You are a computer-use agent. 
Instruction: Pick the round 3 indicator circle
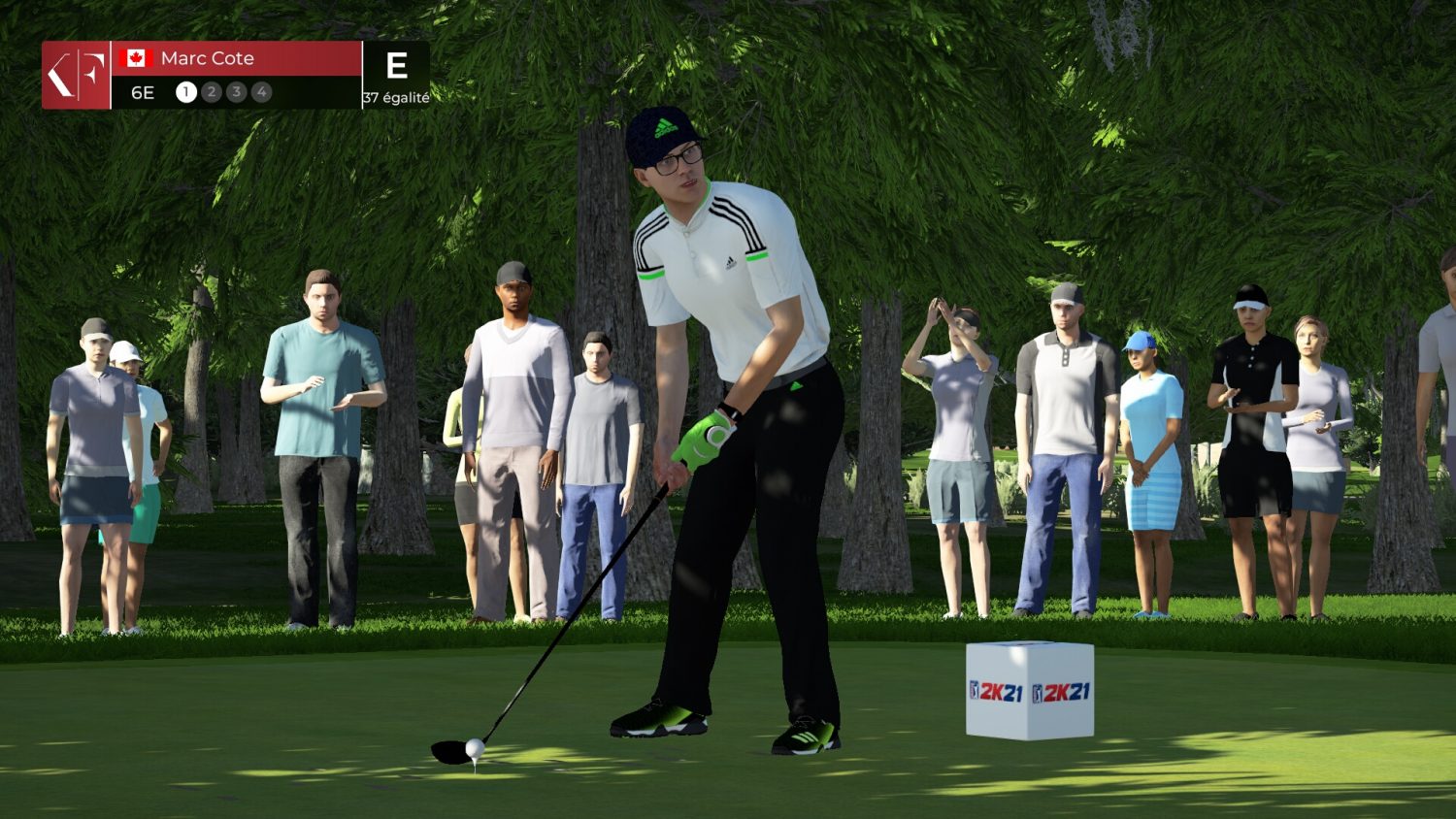236,92
